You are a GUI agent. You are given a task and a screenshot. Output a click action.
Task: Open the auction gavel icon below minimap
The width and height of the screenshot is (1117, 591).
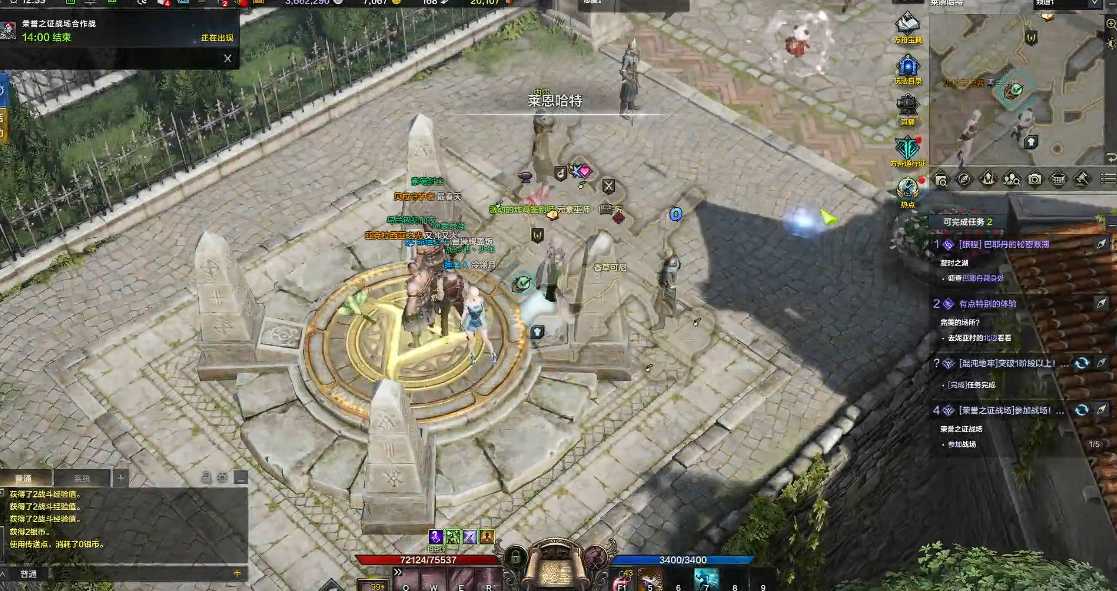[1082, 180]
